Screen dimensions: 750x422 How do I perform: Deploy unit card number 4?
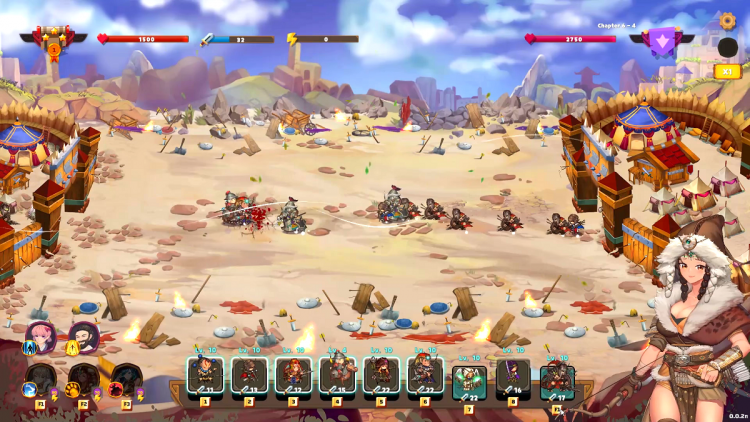337,376
